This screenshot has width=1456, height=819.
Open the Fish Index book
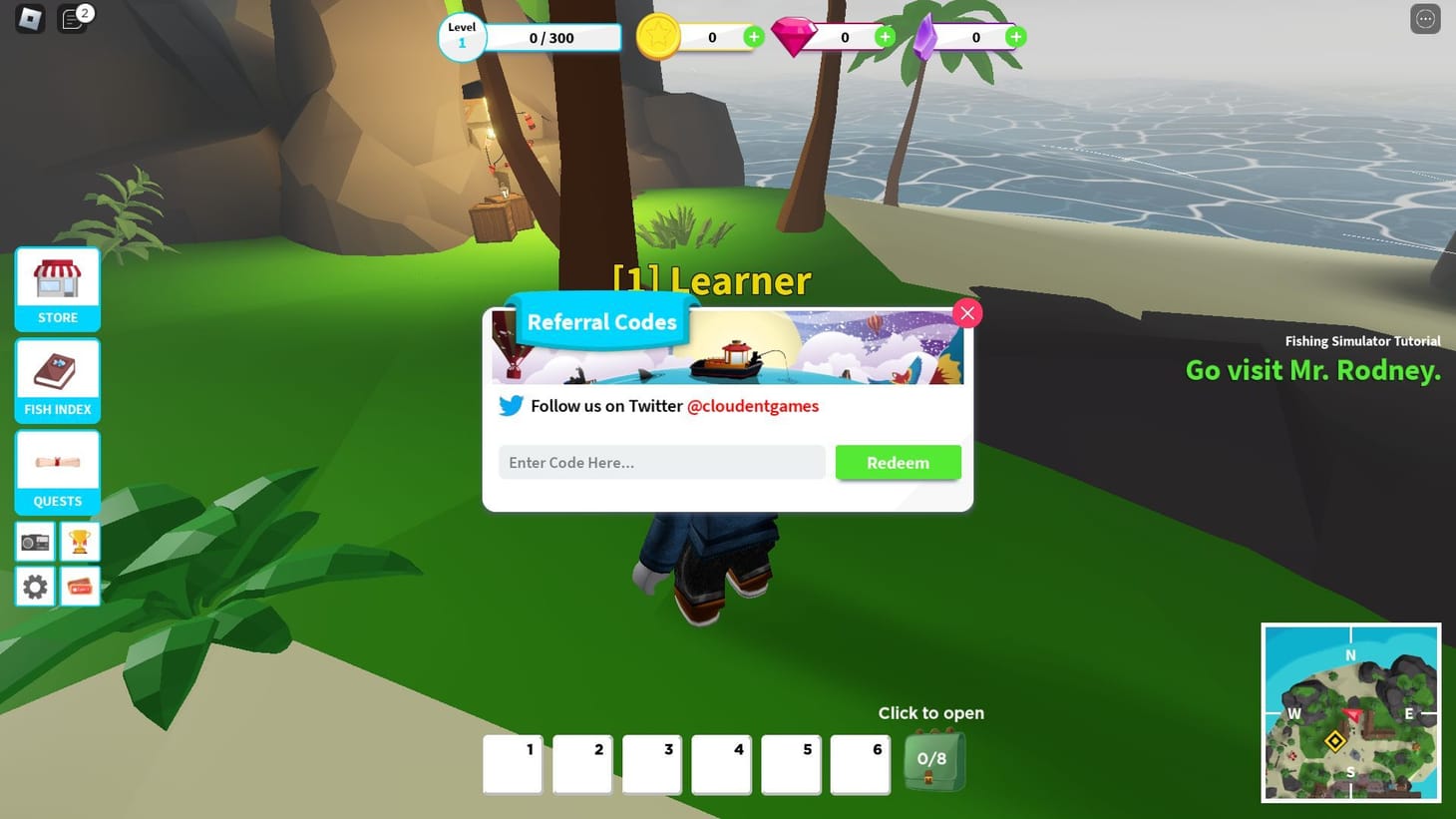point(57,380)
